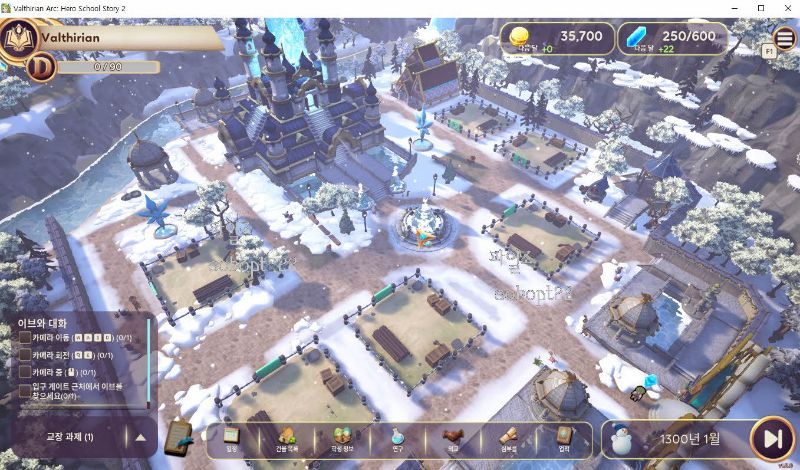Click the Valthirian academy book emblem

click(x=18, y=40)
